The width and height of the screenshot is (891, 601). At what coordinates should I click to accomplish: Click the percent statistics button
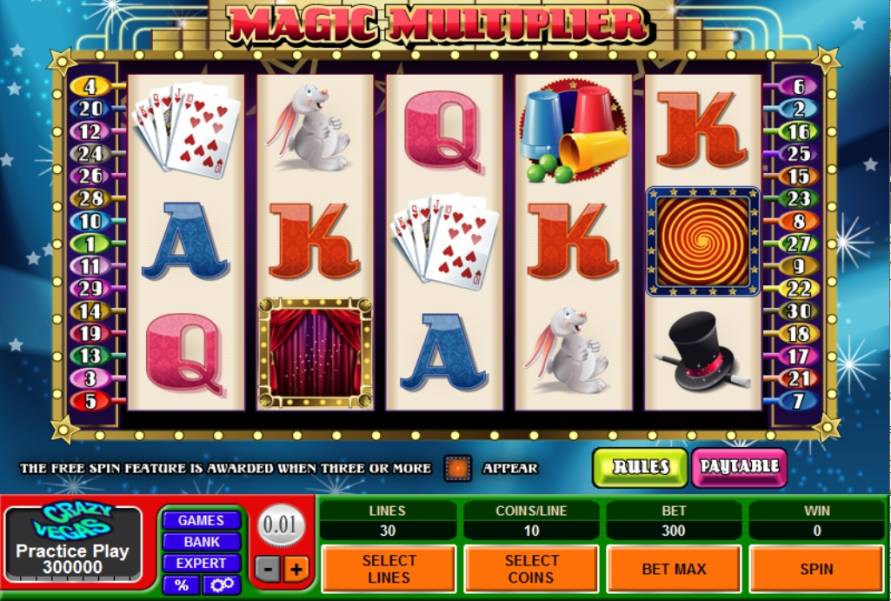pos(181,585)
